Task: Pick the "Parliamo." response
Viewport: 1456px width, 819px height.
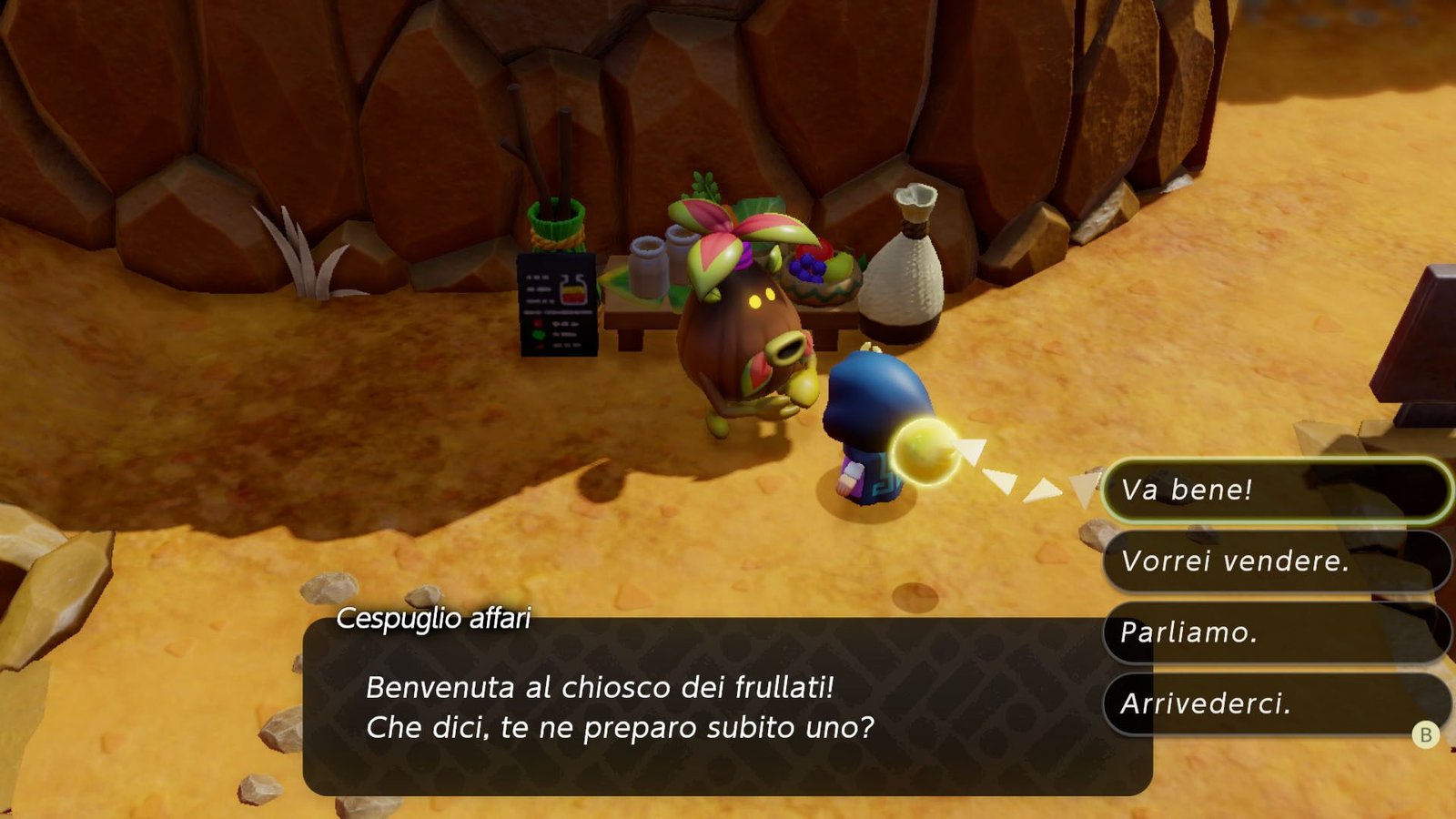Action: [1274, 632]
